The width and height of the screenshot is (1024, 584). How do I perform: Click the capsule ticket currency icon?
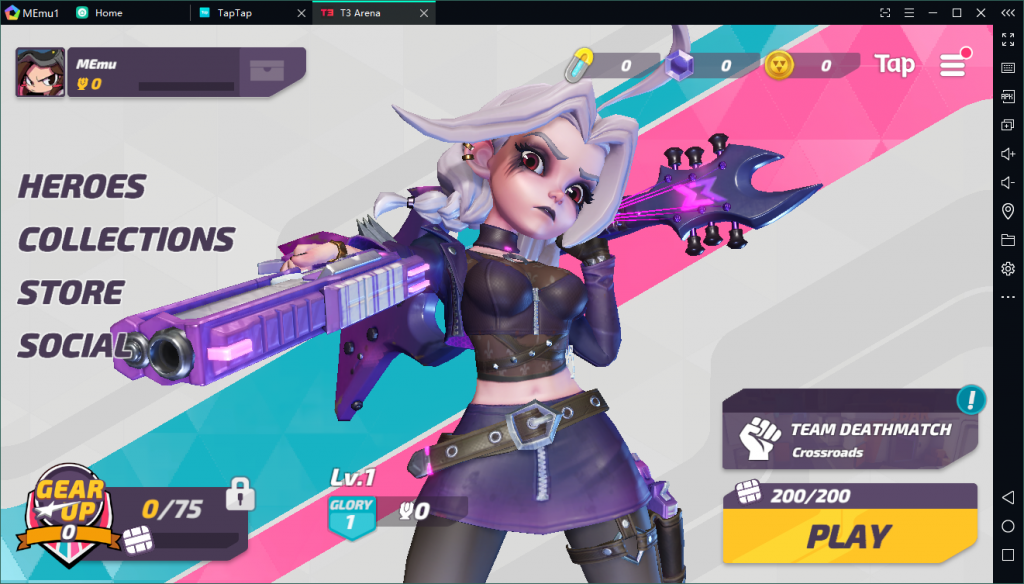coord(579,66)
